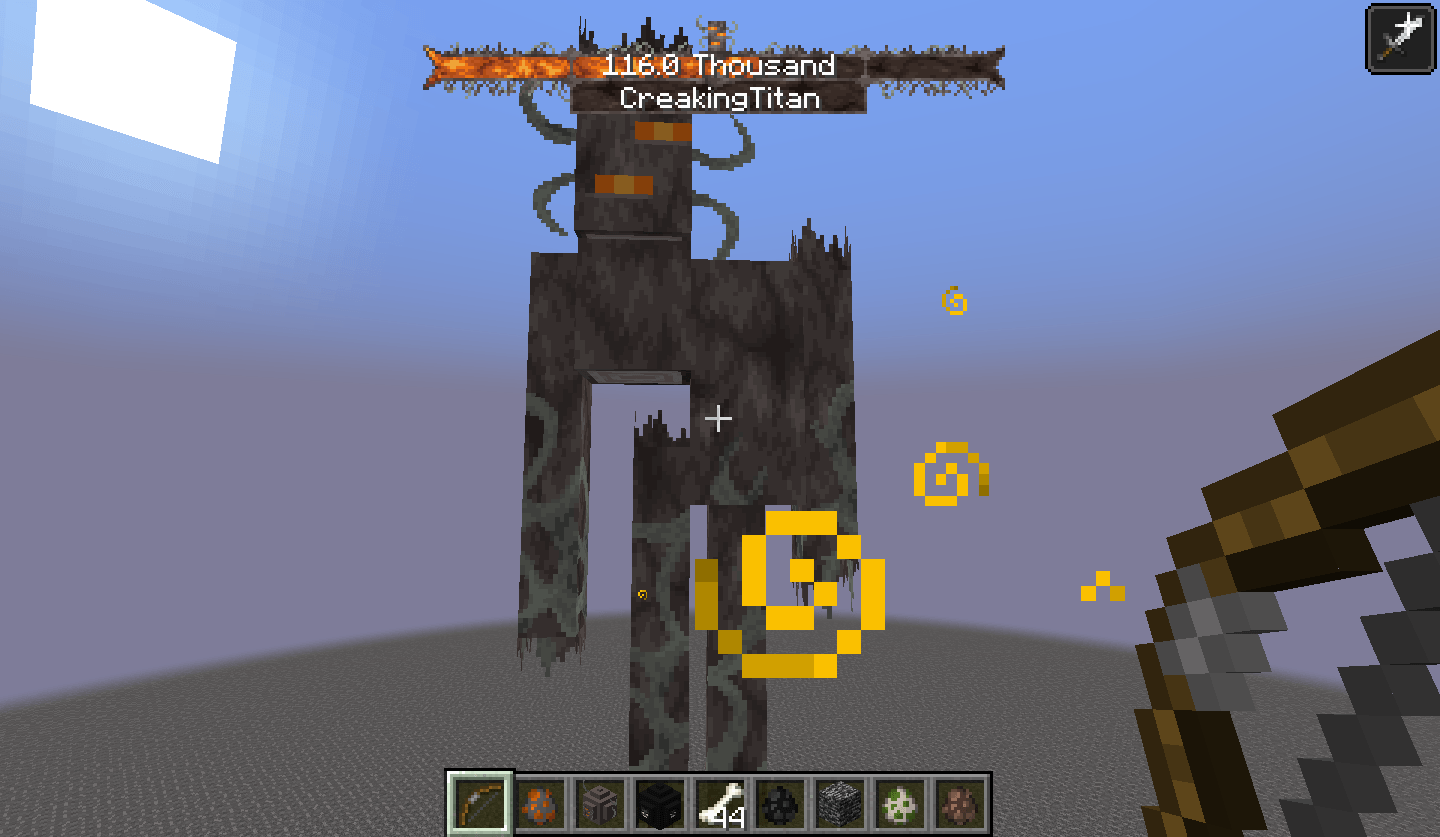
Task: Select the brown spawn egg in the last slot
Action: [961, 810]
